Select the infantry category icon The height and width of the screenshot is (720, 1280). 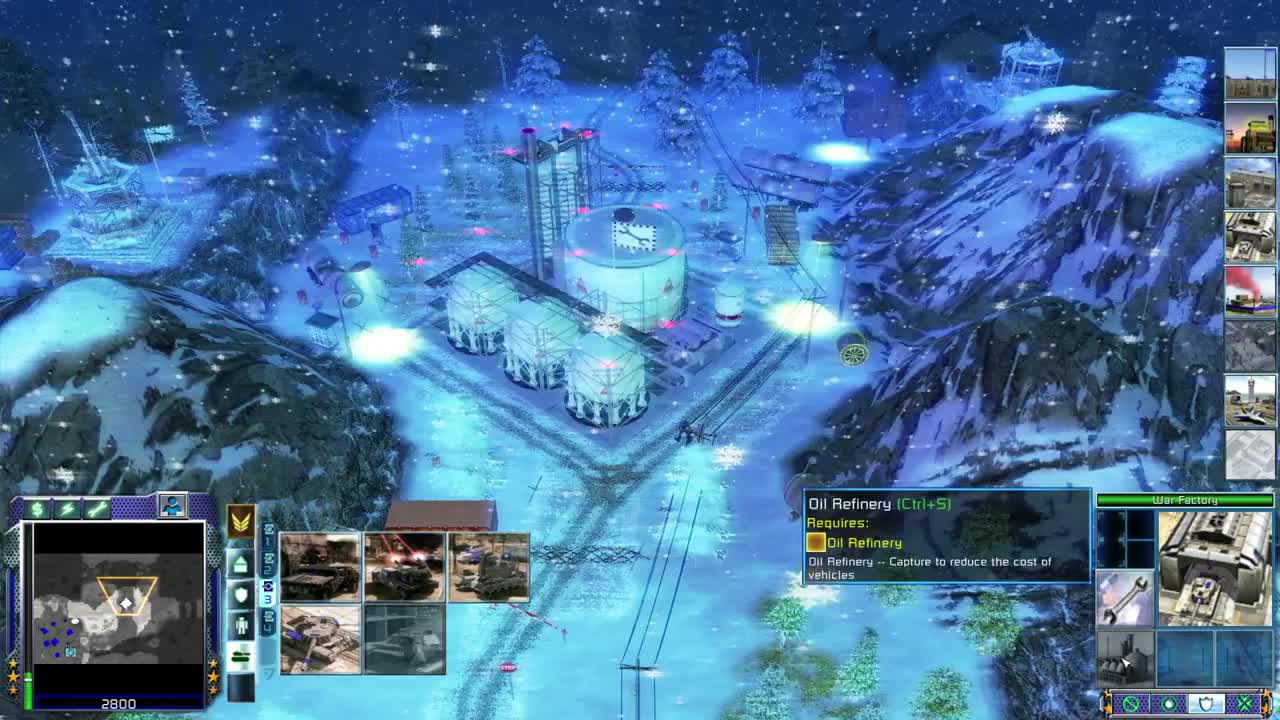coord(241,624)
